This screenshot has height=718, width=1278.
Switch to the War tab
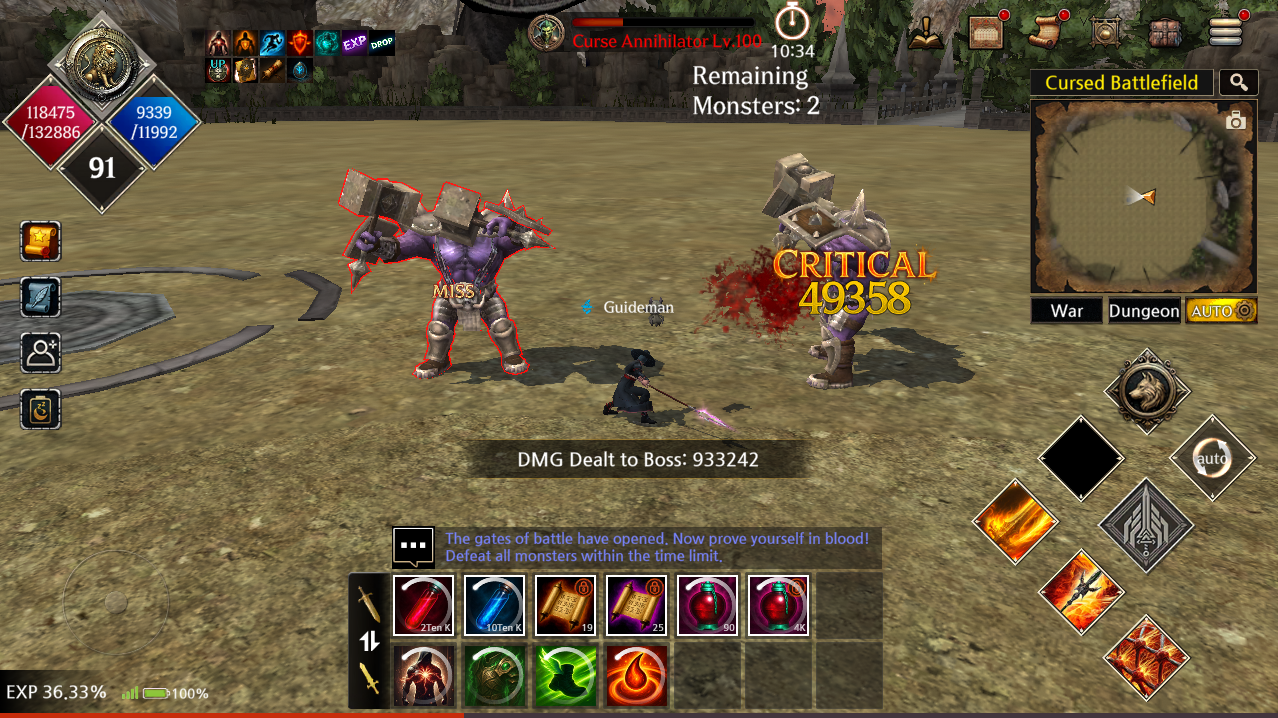[x=1066, y=311]
